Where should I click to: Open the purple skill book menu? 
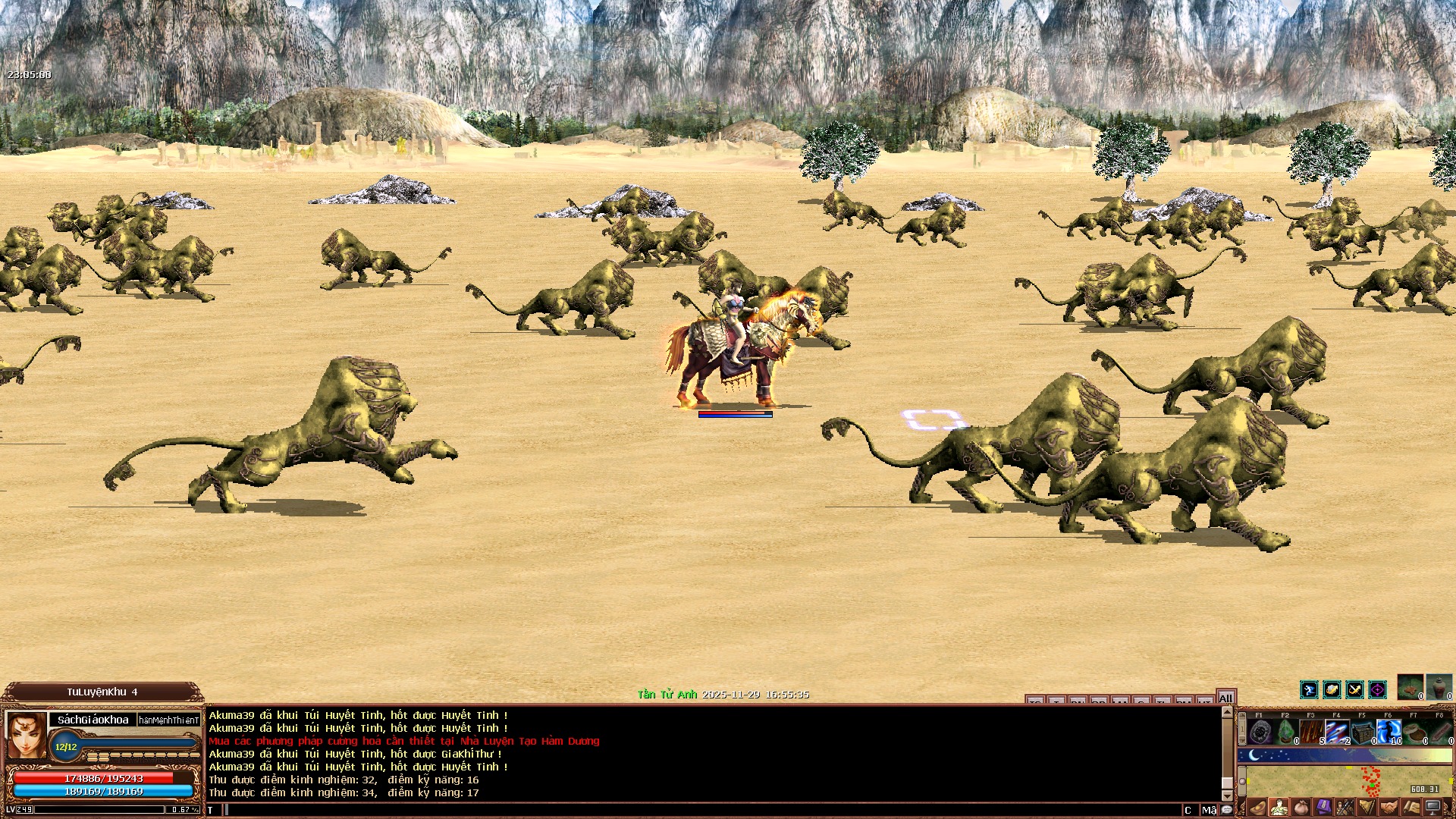pos(1323,807)
